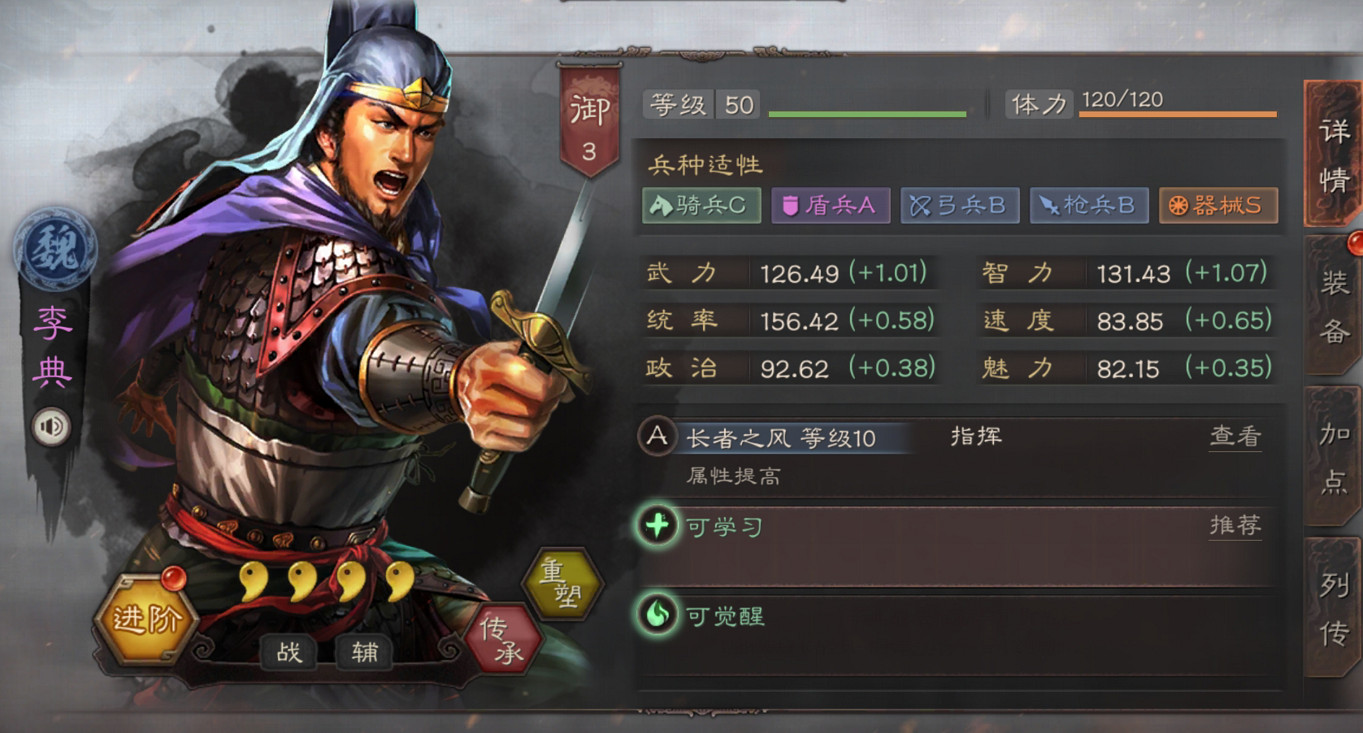Click the 枪兵B spearman aptitude icon

[x=1088, y=205]
